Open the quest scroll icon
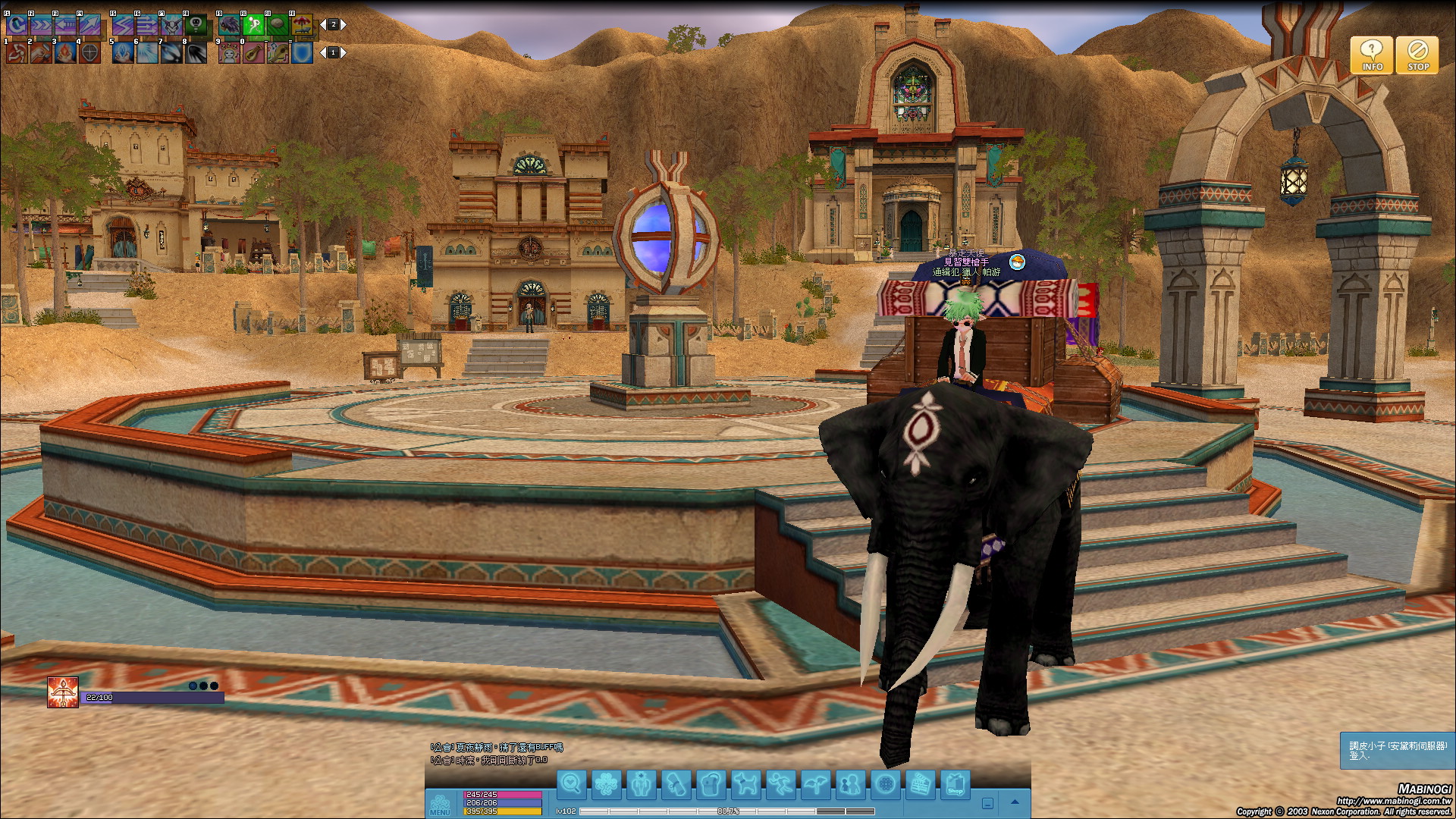Screen dimensions: 1456x819 click(x=676, y=784)
